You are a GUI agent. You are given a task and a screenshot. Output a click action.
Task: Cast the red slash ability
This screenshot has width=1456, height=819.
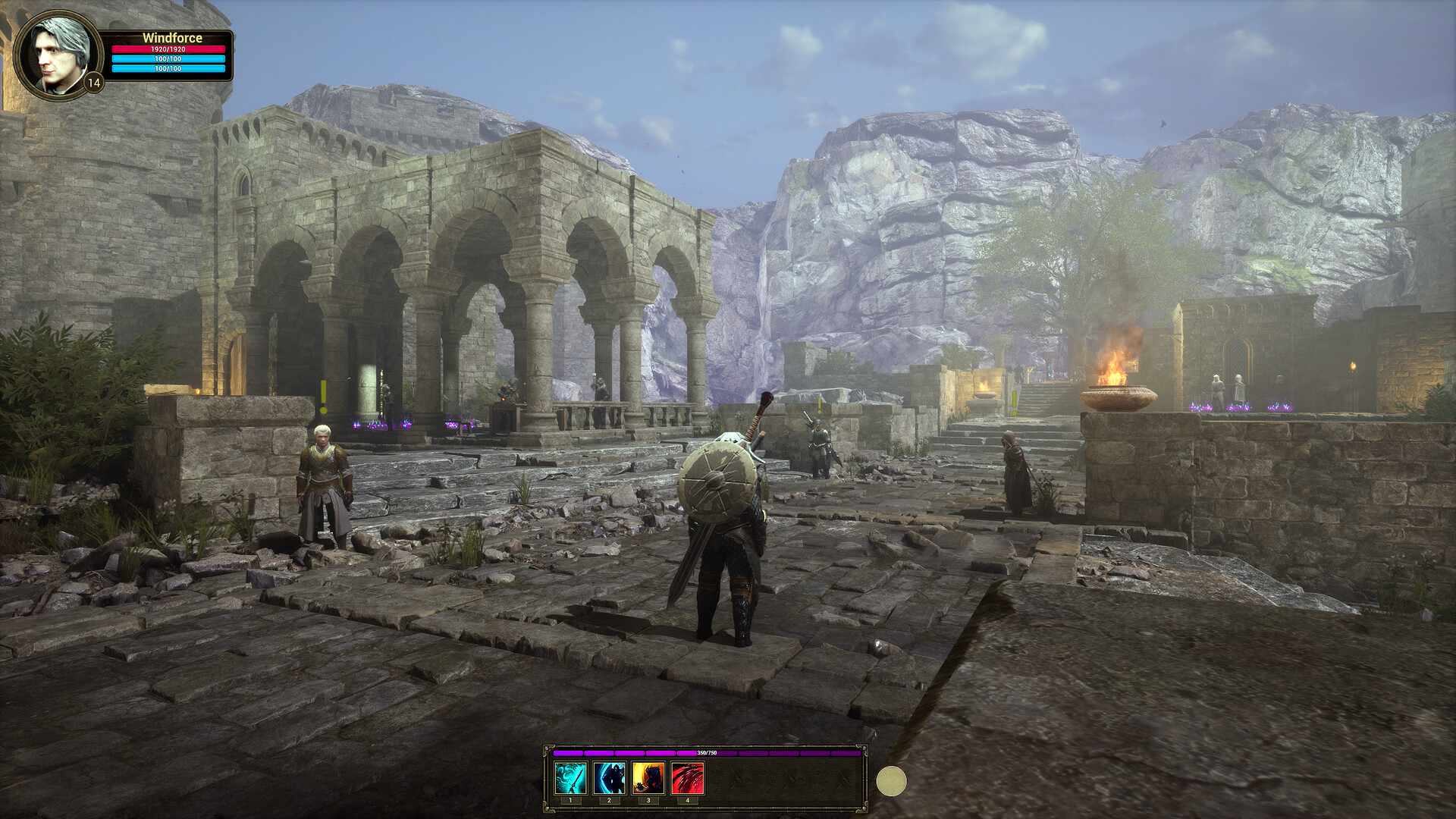pyautogui.click(x=688, y=778)
